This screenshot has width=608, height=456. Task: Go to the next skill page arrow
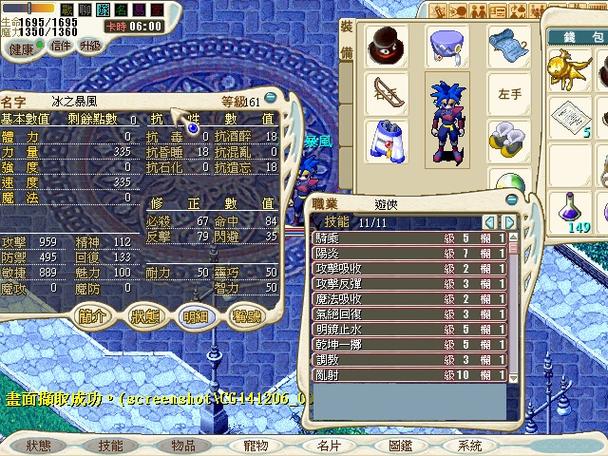coord(510,222)
